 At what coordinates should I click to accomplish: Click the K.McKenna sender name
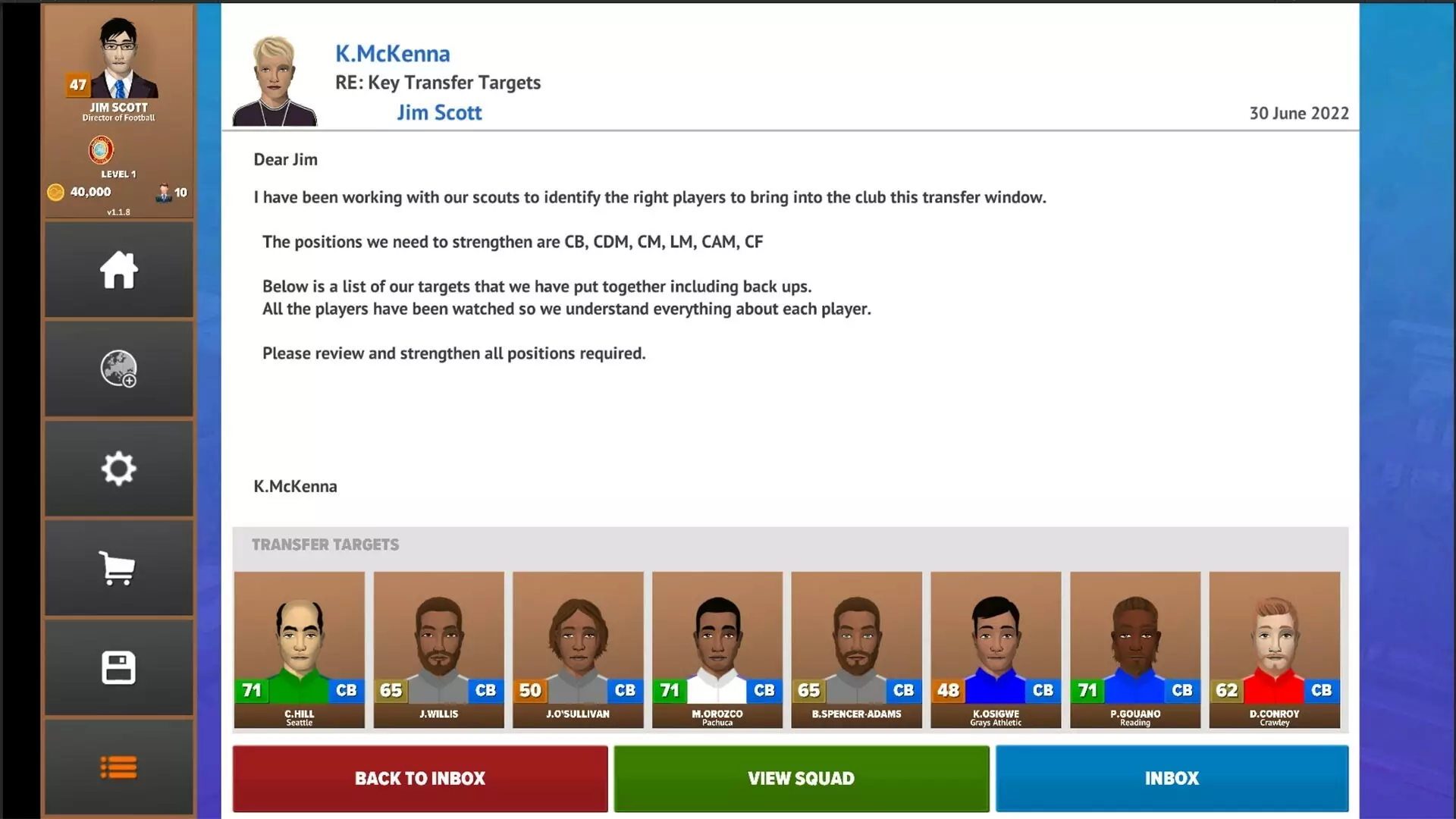pos(392,53)
